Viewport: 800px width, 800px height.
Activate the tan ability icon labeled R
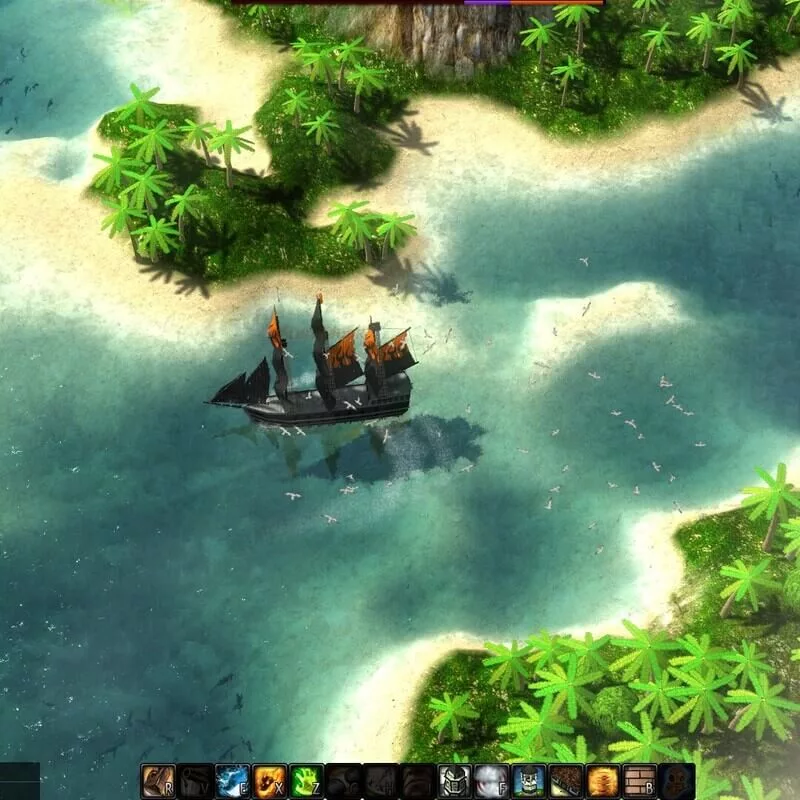tap(158, 781)
